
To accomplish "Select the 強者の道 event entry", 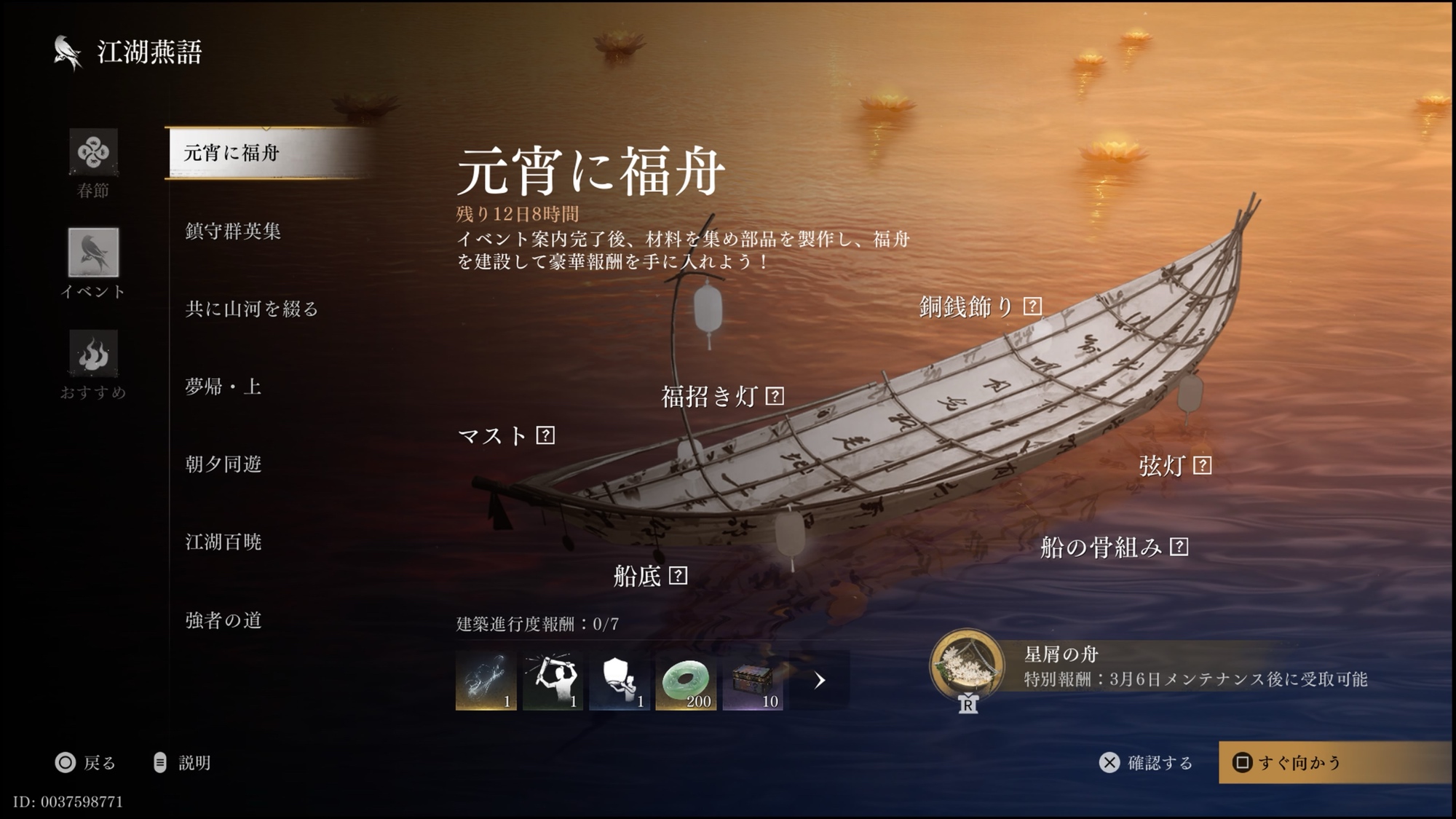I will point(223,620).
